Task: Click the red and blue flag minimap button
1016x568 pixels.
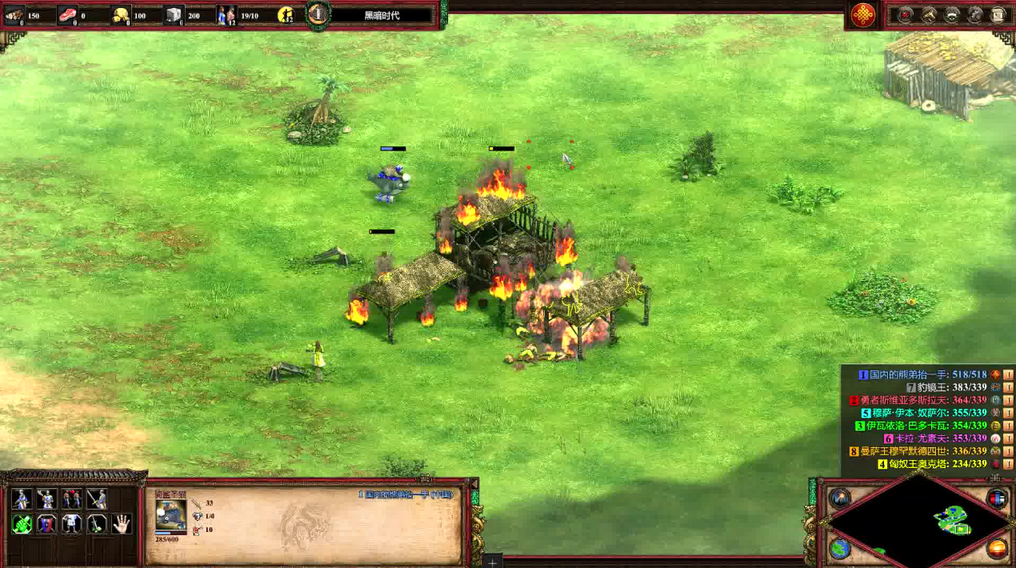Action: tap(997, 498)
